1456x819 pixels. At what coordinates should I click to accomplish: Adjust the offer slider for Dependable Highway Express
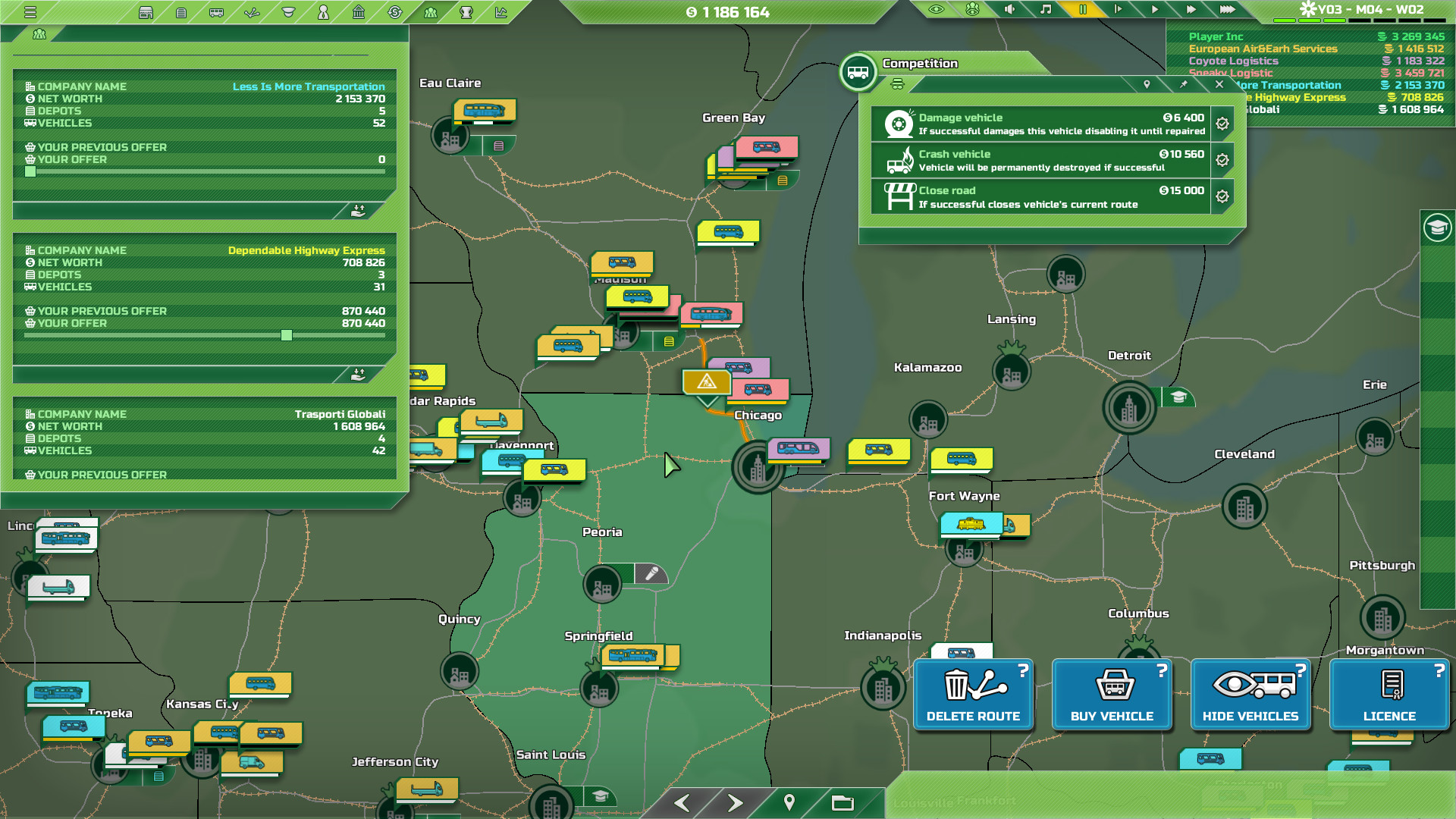coord(287,334)
